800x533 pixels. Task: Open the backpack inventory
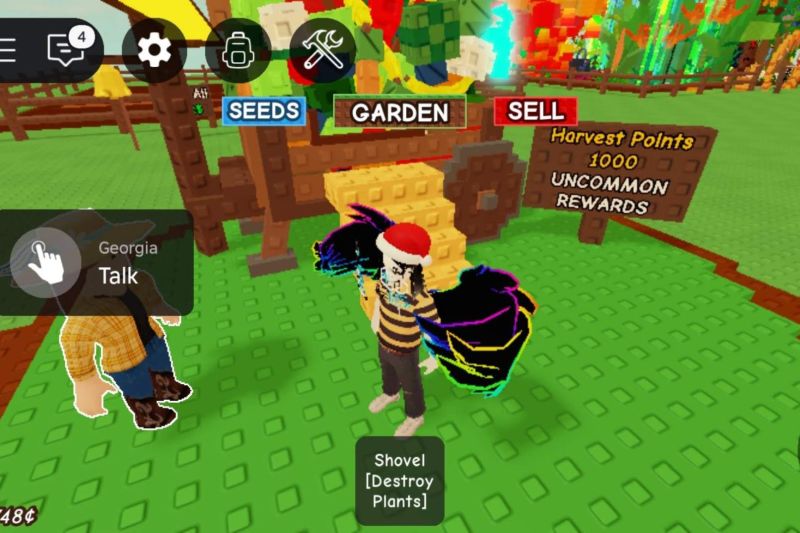(237, 50)
